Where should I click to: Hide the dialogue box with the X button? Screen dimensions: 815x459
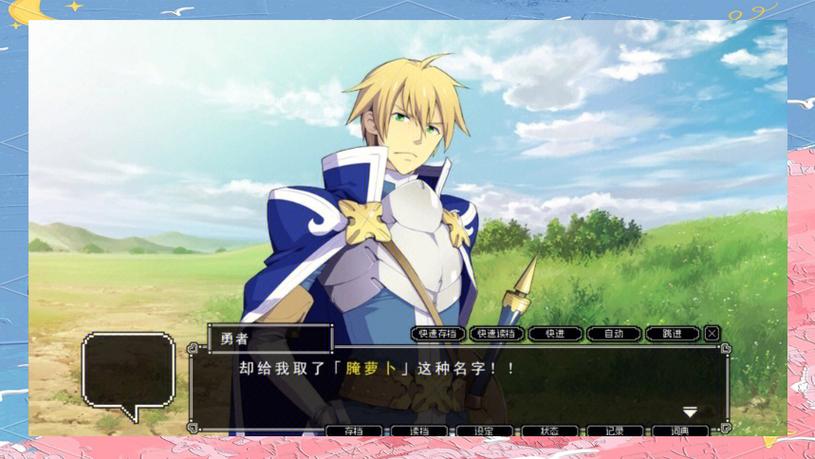712,334
